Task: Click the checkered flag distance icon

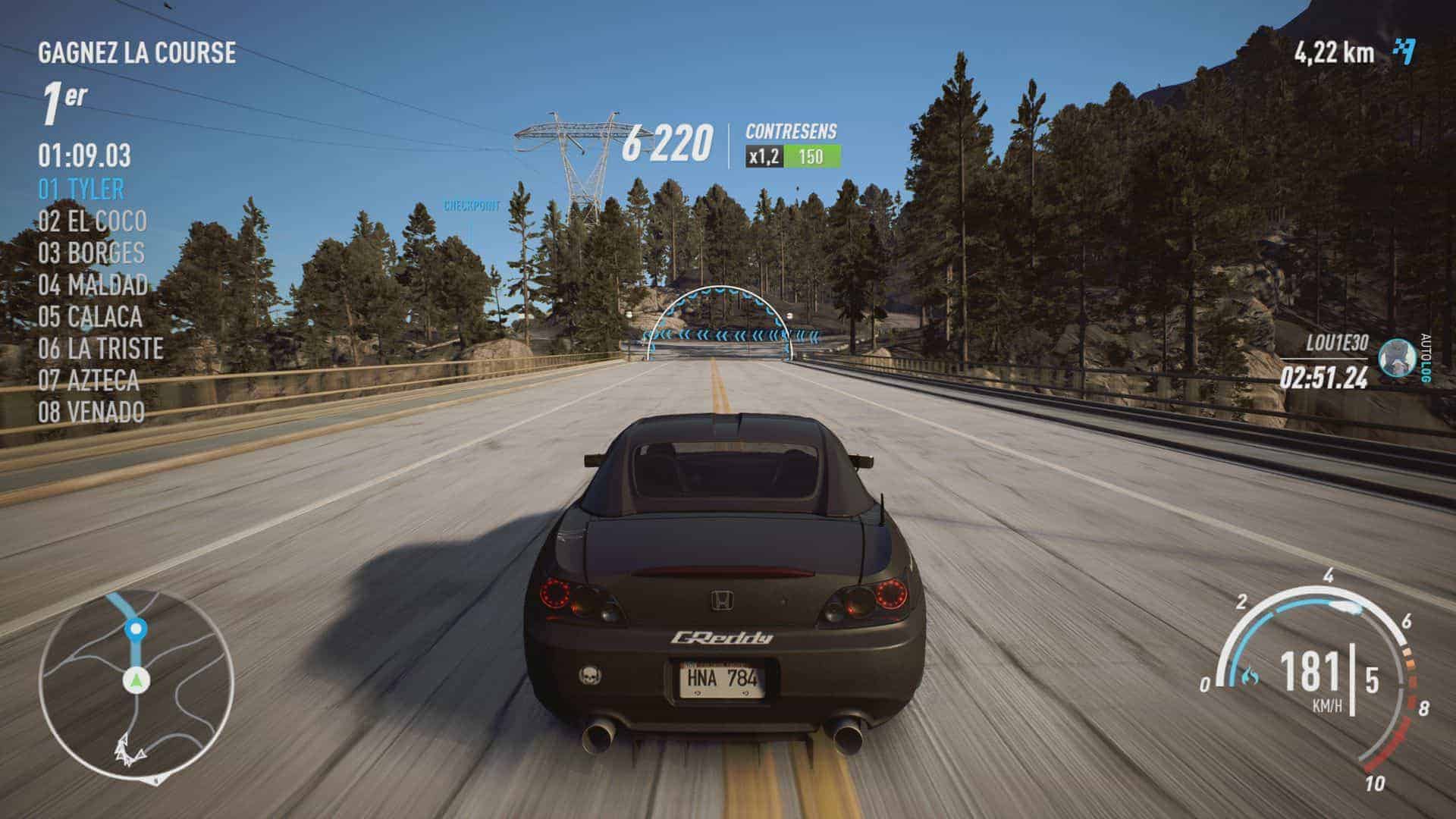Action: [x=1404, y=52]
